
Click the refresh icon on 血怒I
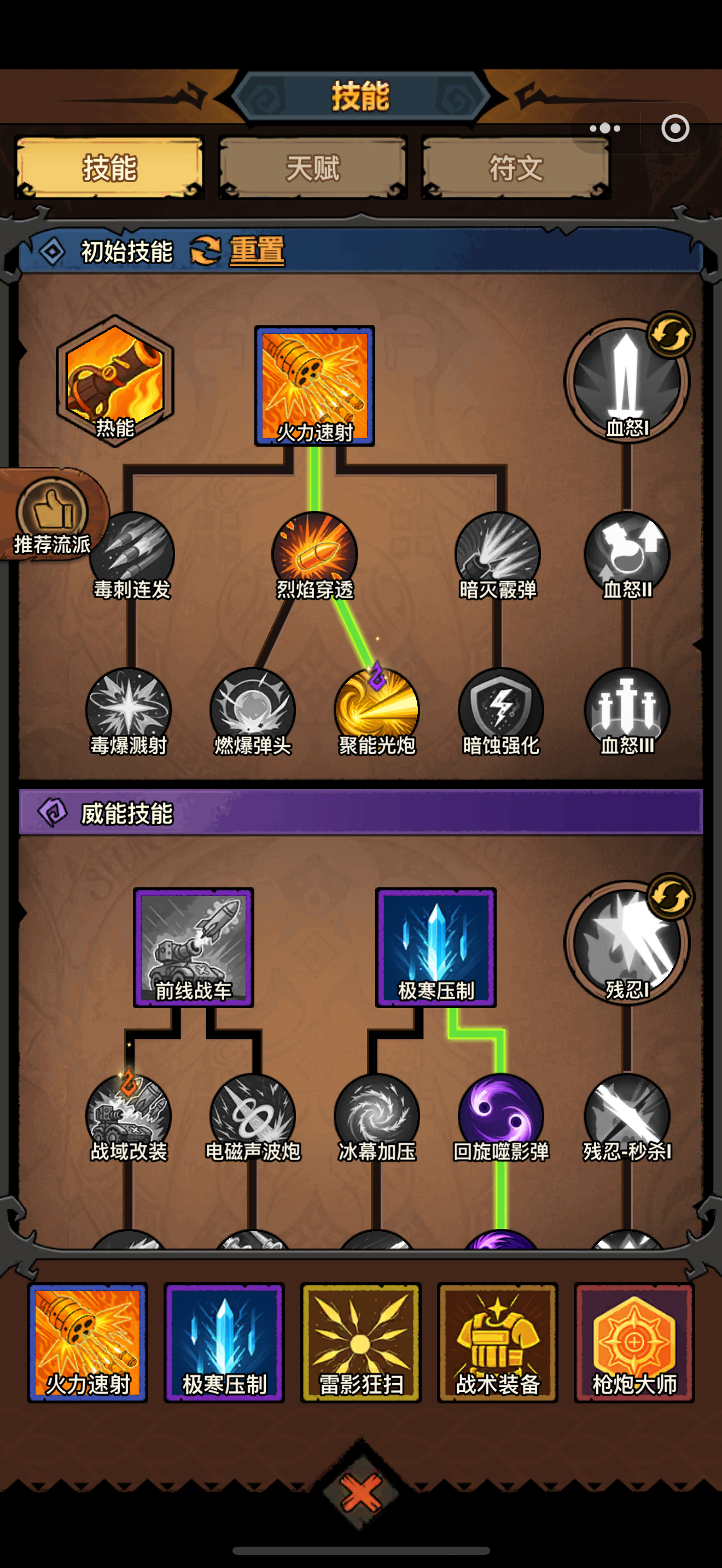tap(669, 334)
